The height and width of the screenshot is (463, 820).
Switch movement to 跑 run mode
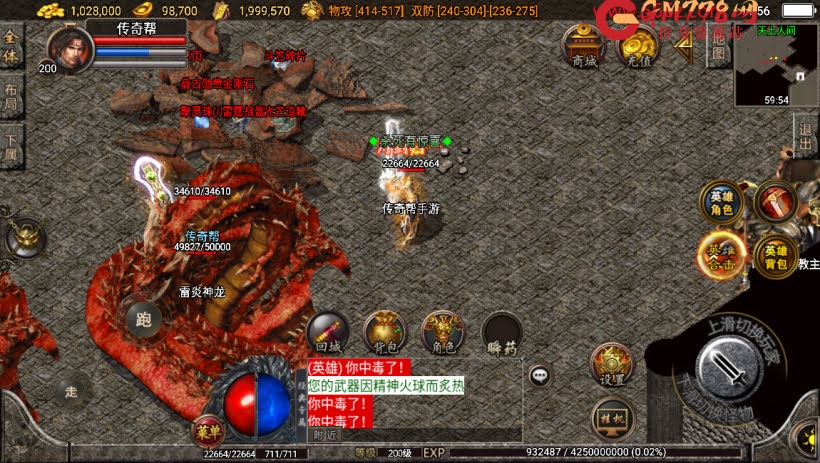point(144,320)
